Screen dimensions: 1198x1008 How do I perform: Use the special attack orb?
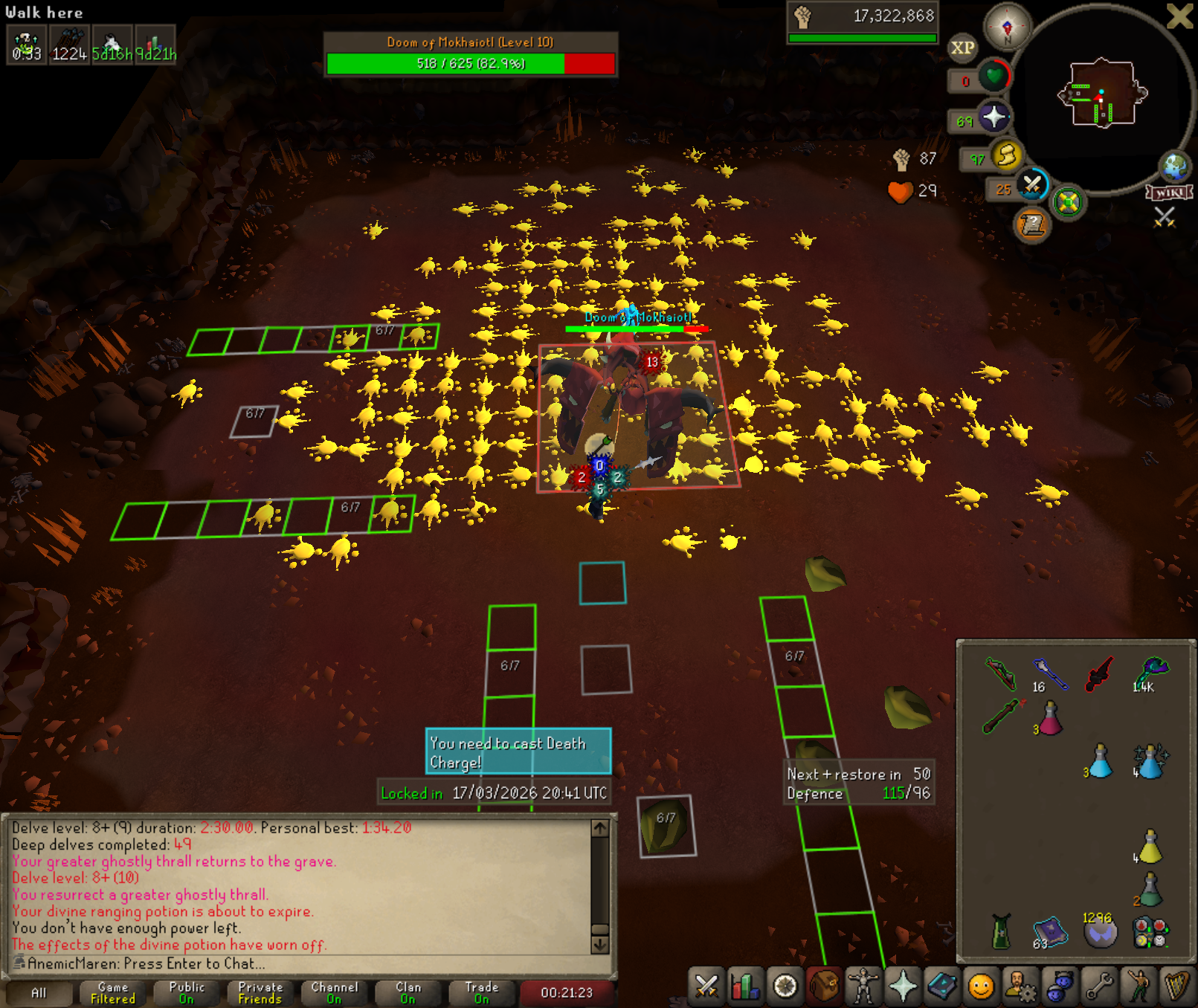pyautogui.click(x=1031, y=185)
